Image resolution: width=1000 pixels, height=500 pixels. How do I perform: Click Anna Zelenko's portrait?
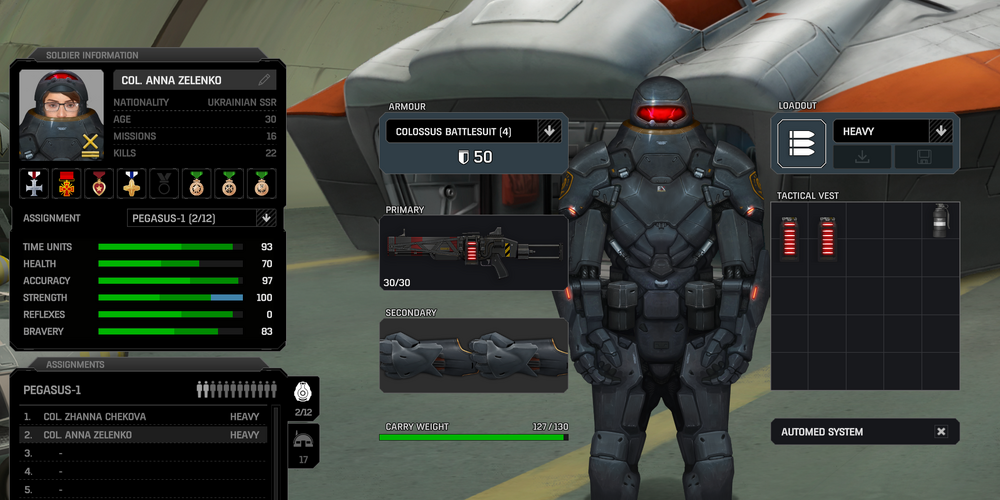coord(62,115)
